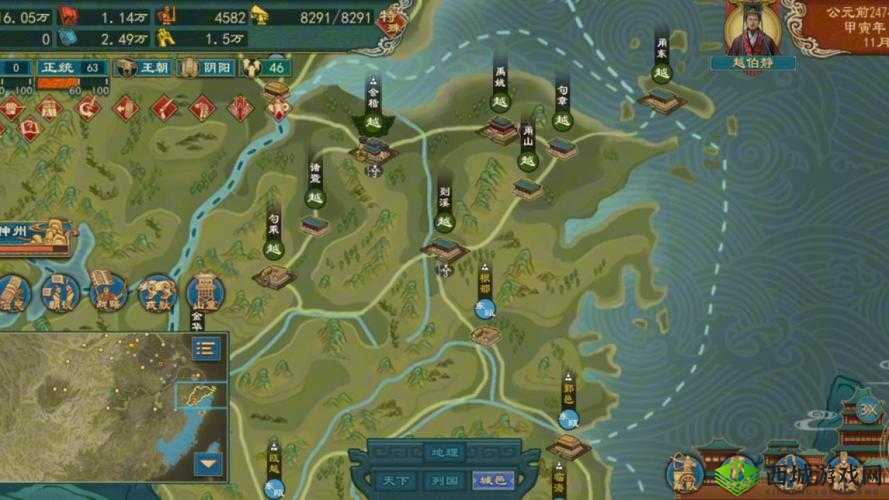889x500 pixels.
Task: Click the 正统 legitimacy indicator
Action: tap(55, 68)
